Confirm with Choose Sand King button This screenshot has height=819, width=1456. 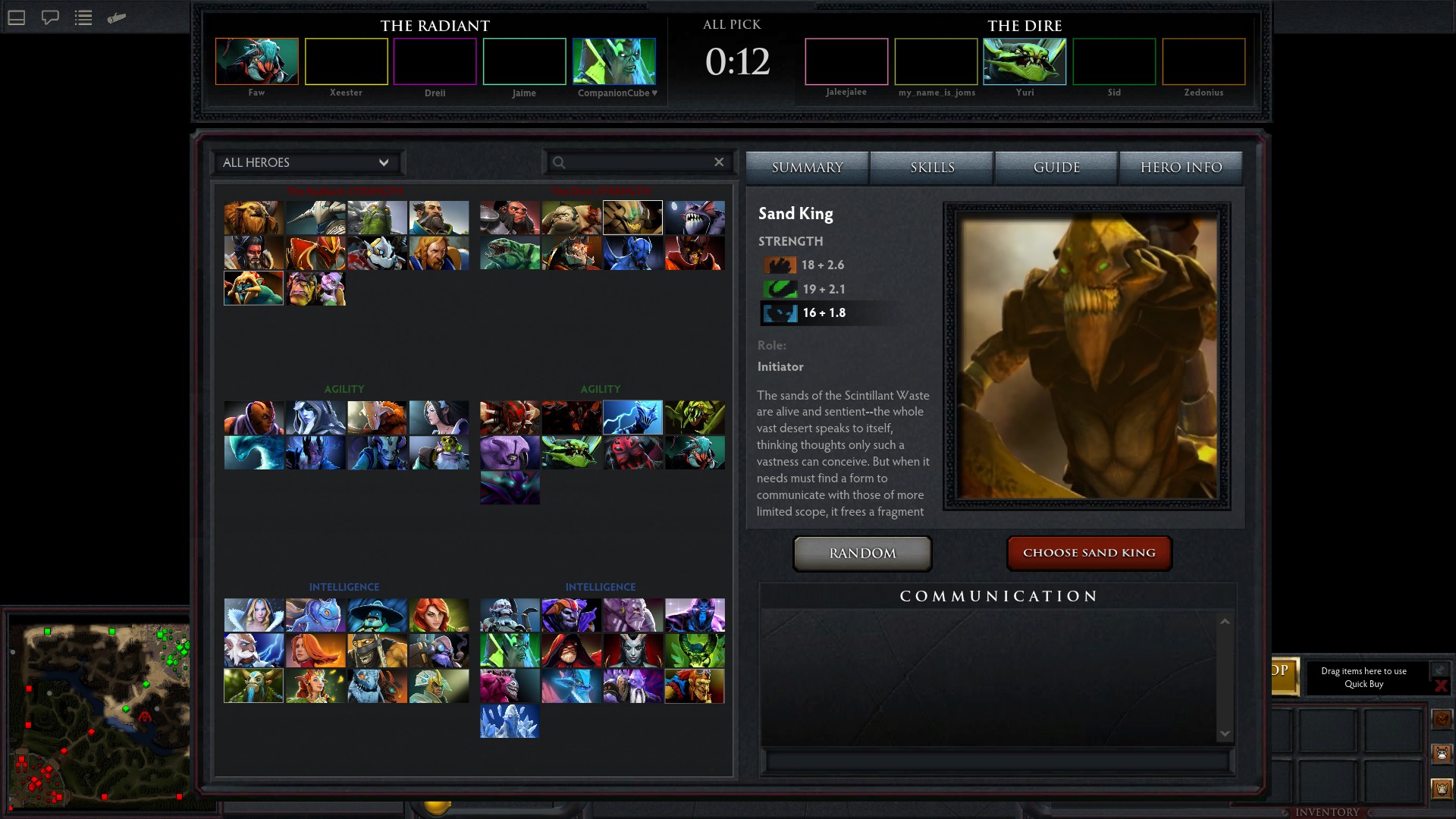tap(1089, 553)
